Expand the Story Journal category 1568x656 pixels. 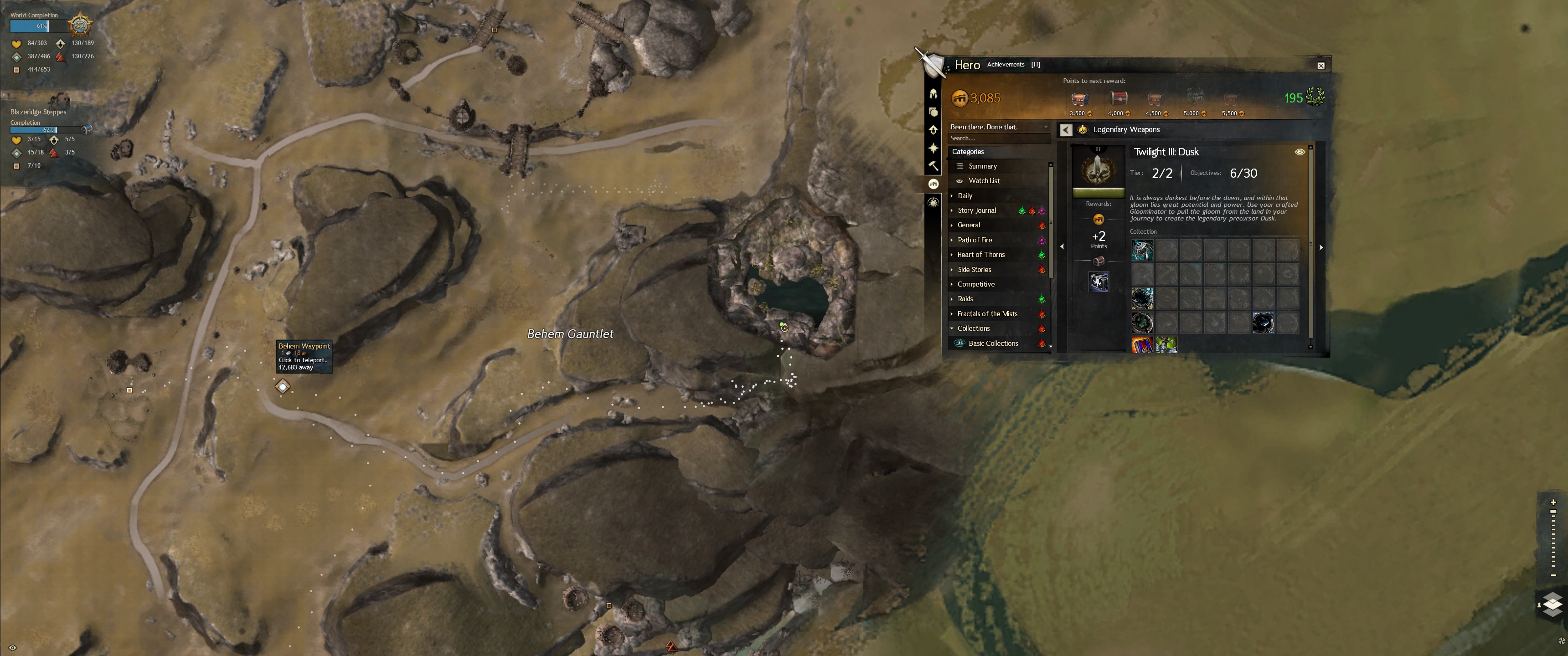pyautogui.click(x=976, y=210)
